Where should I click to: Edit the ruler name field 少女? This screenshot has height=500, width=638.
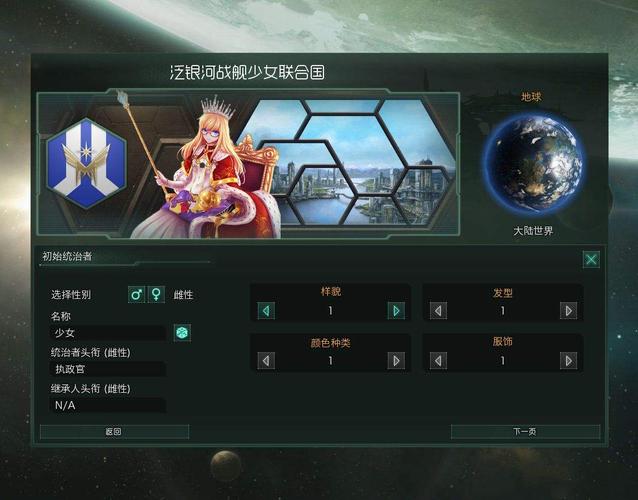108,333
